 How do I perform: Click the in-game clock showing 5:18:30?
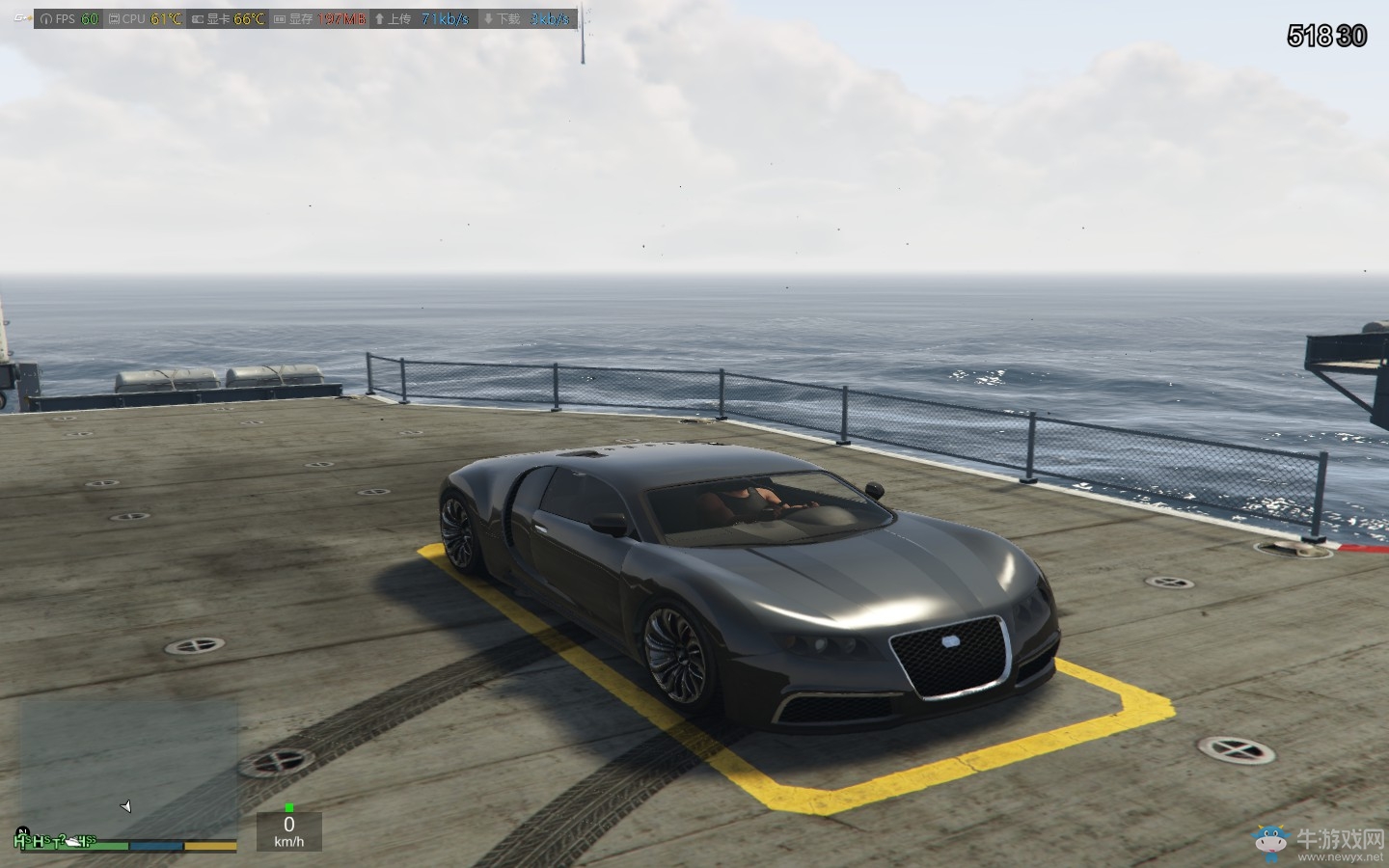pos(1326,36)
